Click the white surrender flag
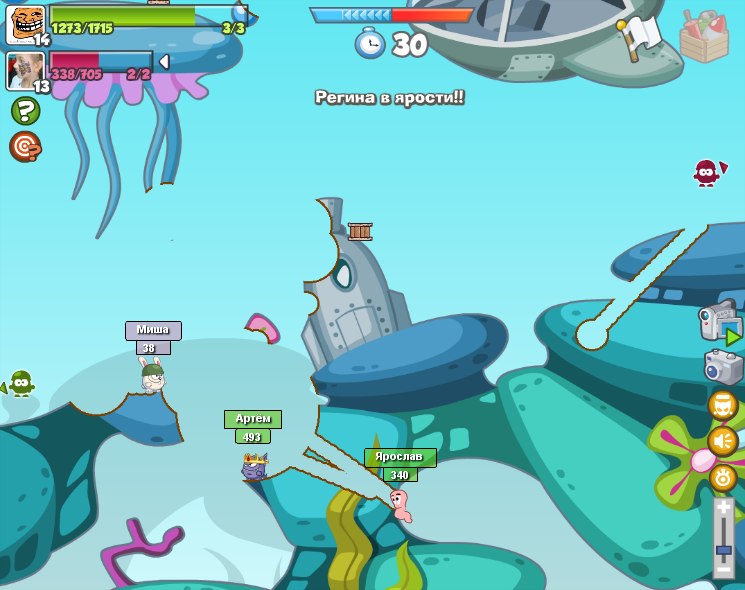745x590 pixels. 640,37
